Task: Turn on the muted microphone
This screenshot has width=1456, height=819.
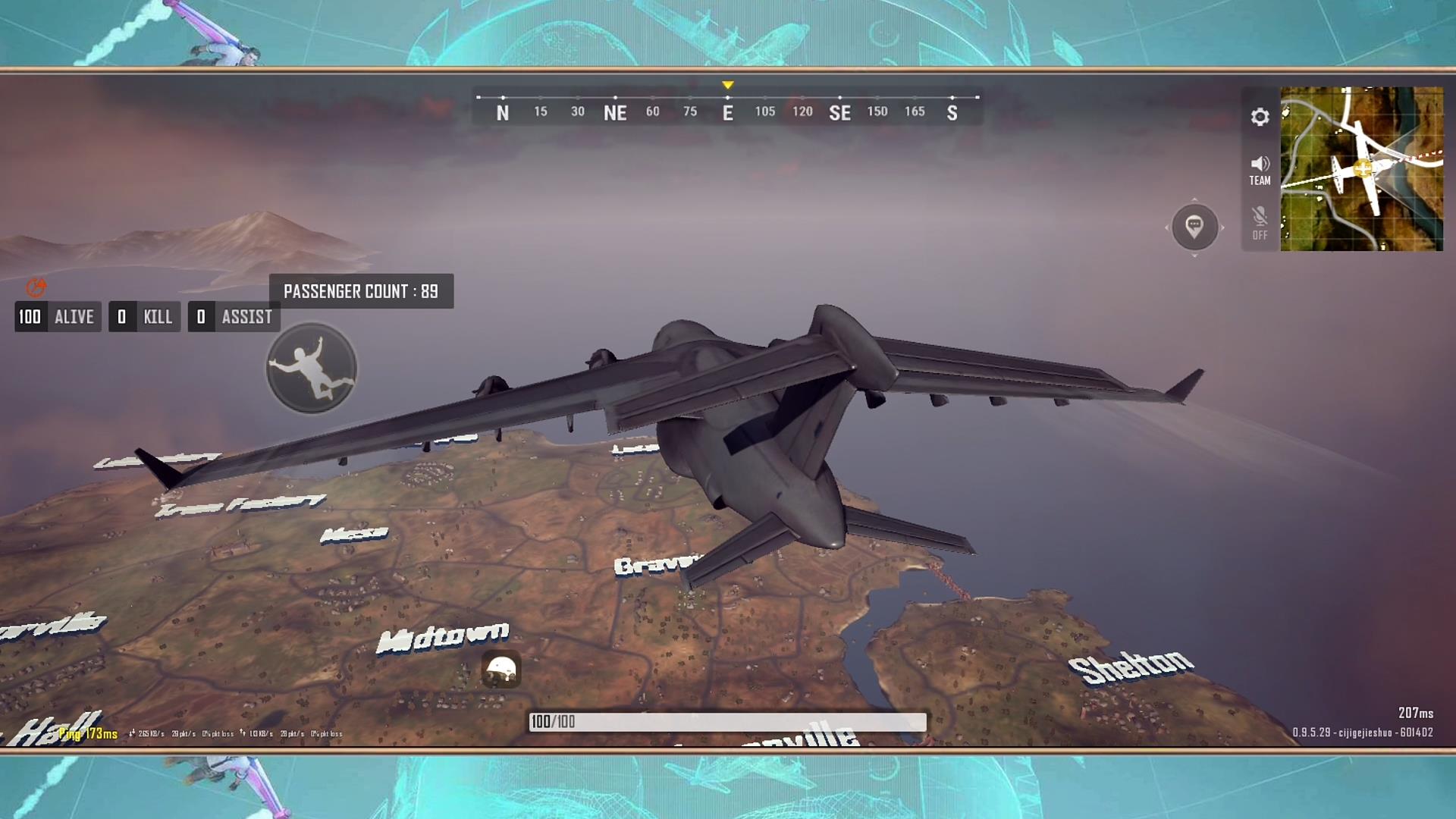Action: [1260, 223]
